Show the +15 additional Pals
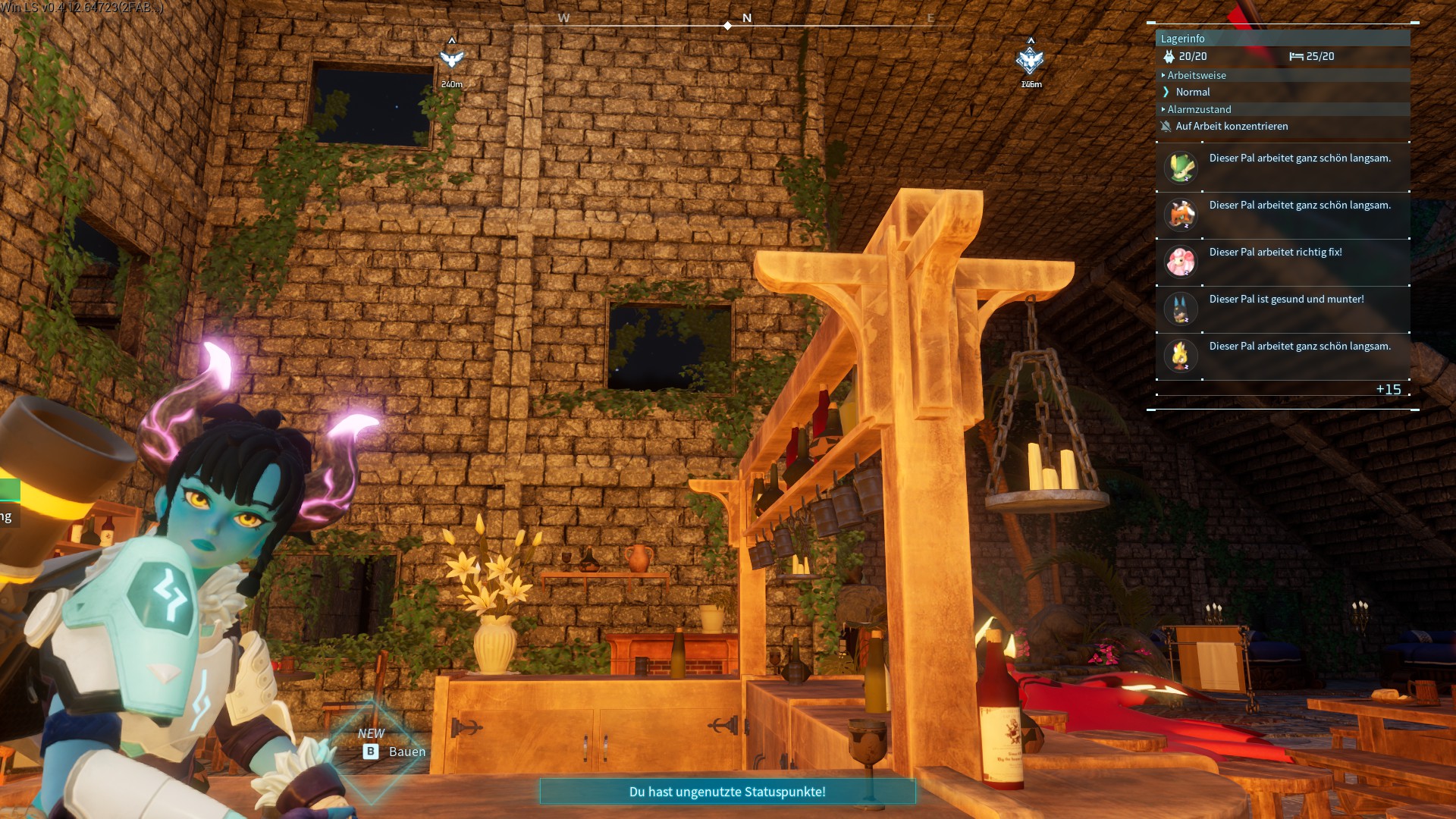 point(1388,389)
